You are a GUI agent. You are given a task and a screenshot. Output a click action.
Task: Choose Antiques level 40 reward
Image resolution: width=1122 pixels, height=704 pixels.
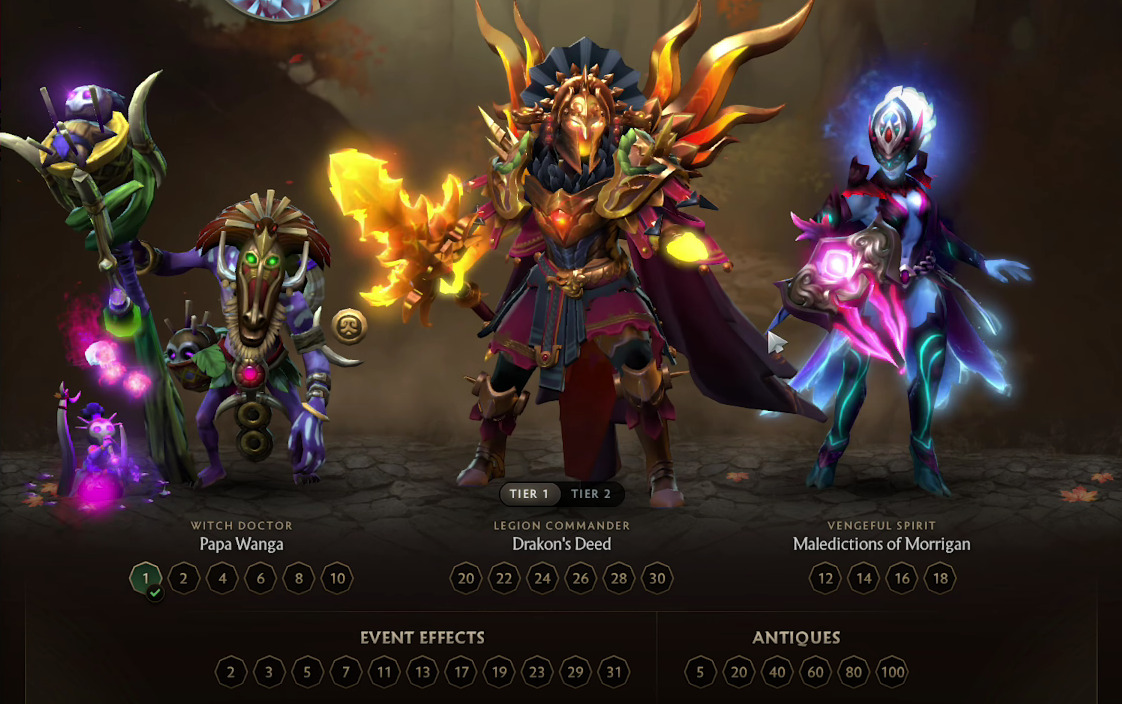pos(777,672)
